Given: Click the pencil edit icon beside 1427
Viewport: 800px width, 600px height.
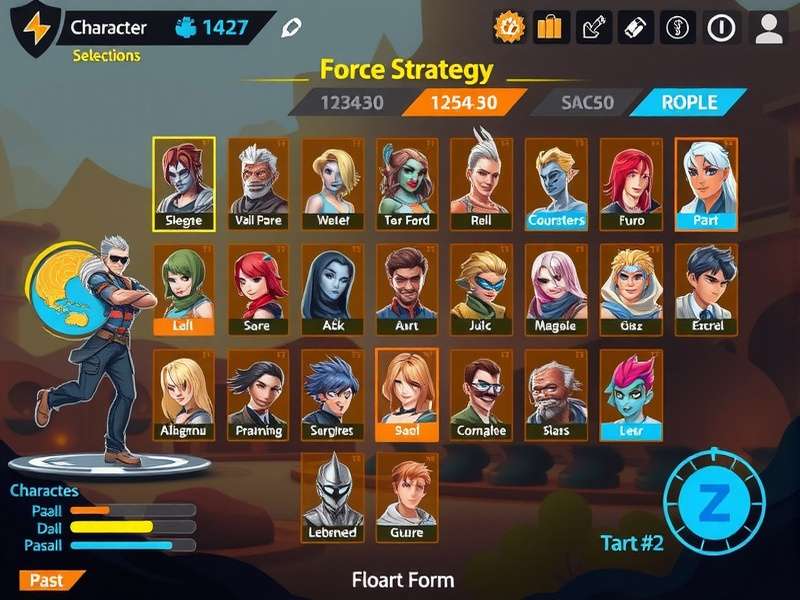Looking at the screenshot, I should point(291,27).
